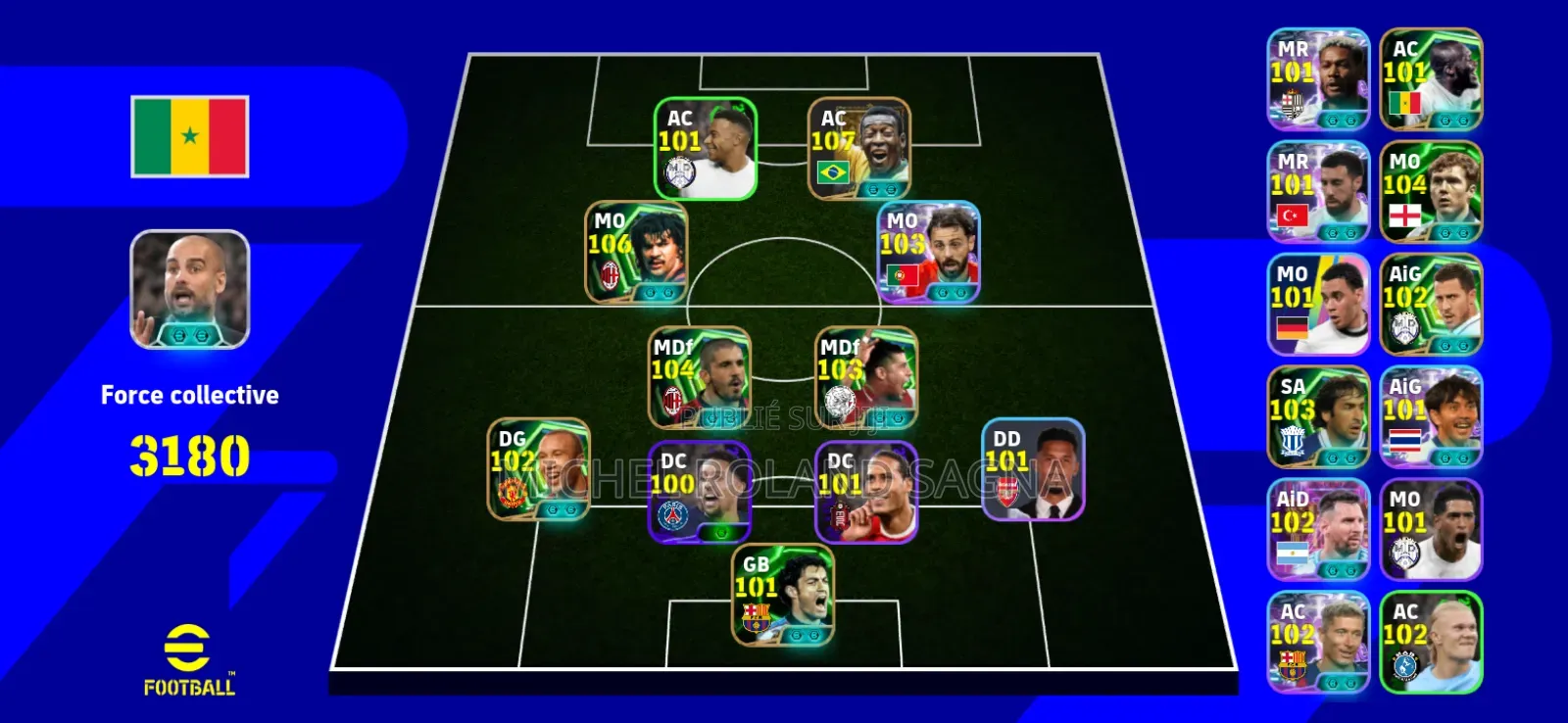1568x723 pixels.
Task: Click the Force collective label
Action: 189,395
